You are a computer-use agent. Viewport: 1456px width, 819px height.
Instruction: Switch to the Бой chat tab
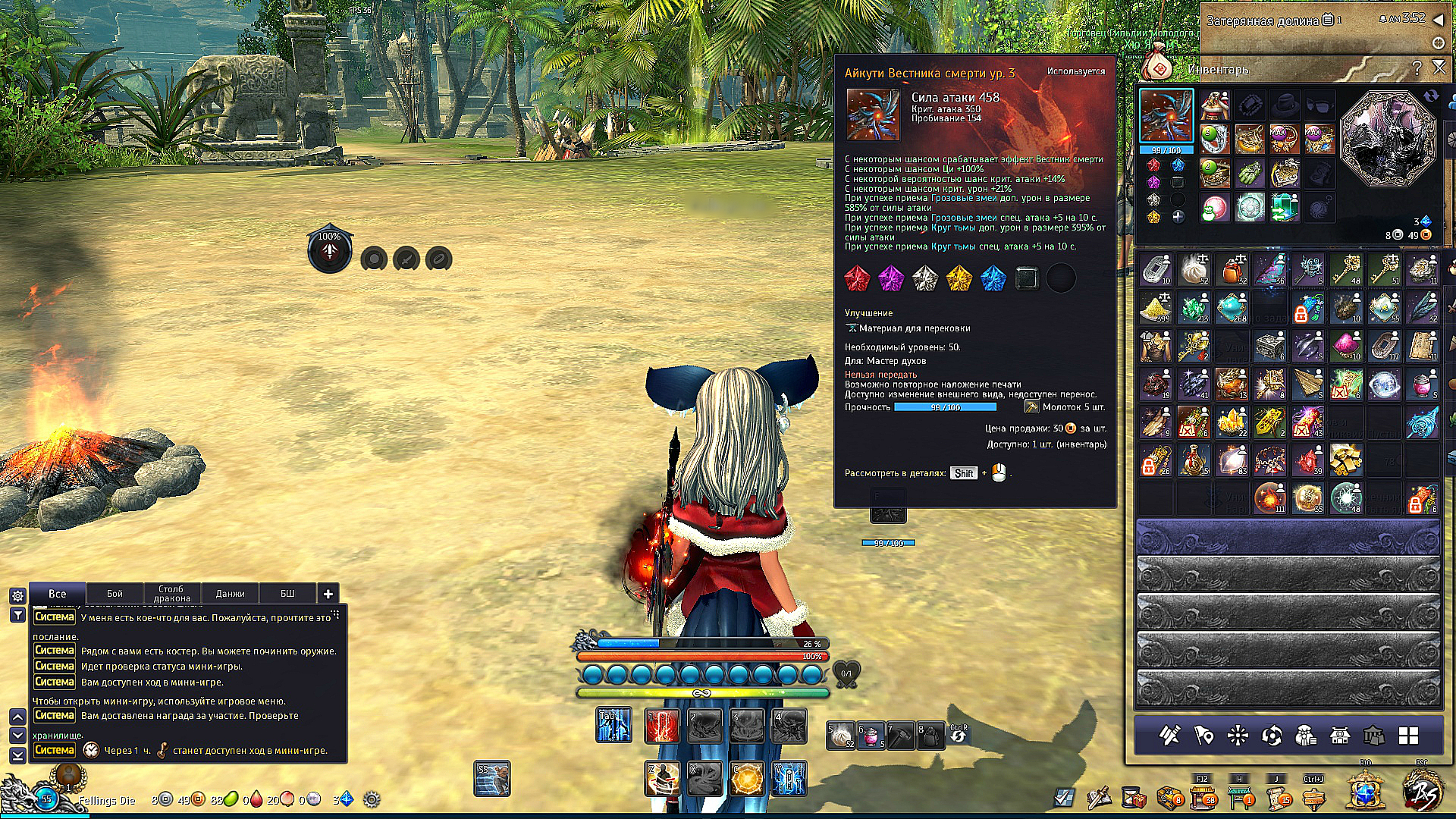115,593
